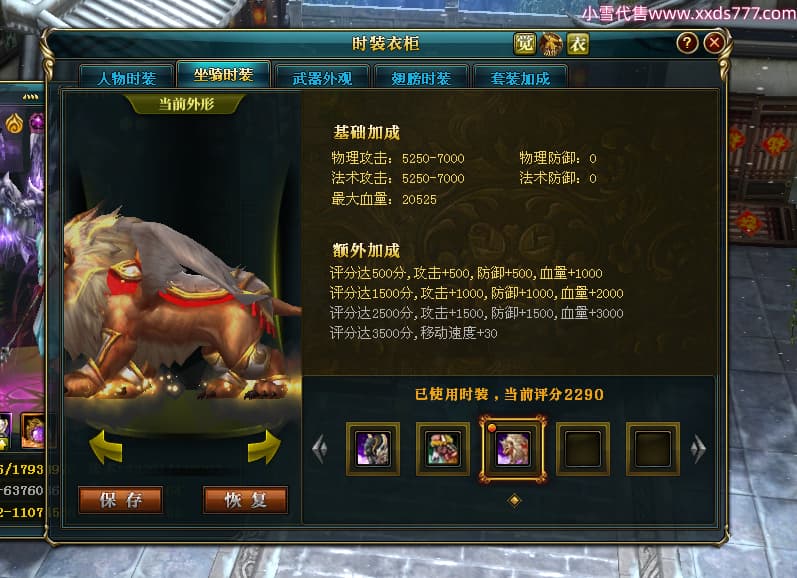Select the 坐骑时装 tab
Image resolution: width=797 pixels, height=578 pixels.
click(x=223, y=76)
